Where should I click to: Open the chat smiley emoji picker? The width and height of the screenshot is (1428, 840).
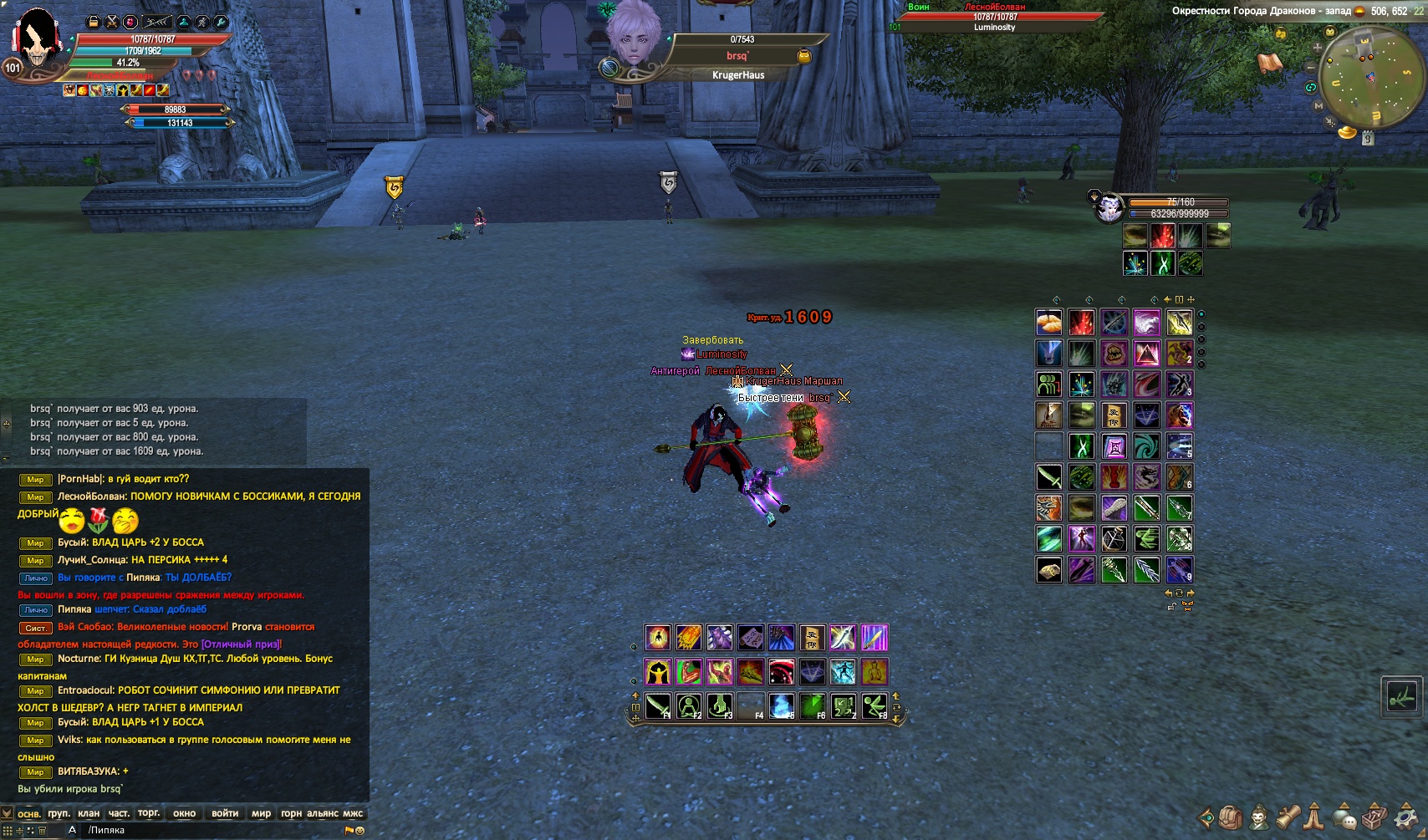coord(360,831)
